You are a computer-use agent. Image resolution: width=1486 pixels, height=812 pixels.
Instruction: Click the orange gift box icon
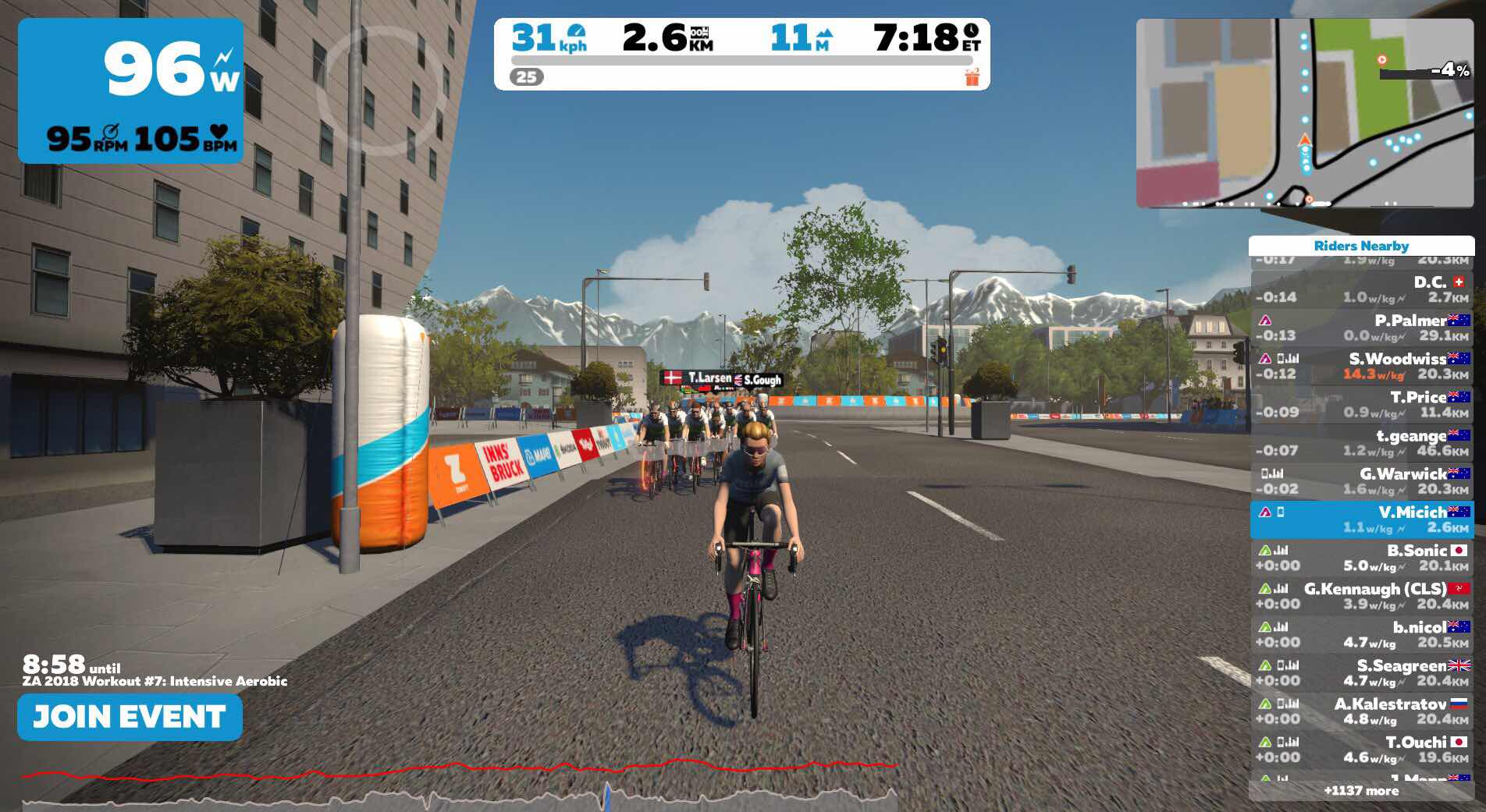pyautogui.click(x=972, y=77)
